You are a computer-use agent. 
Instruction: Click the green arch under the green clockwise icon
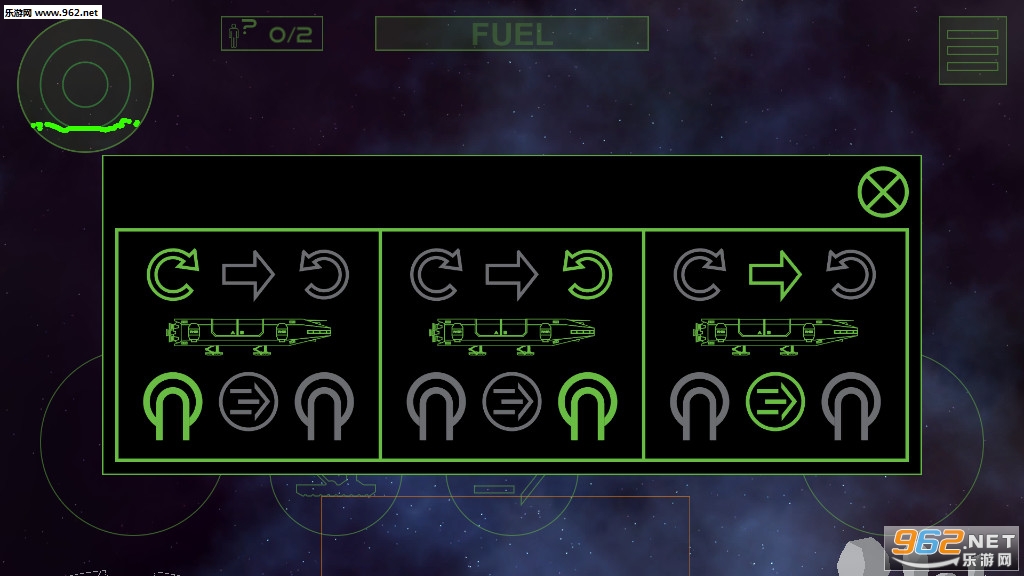click(173, 404)
